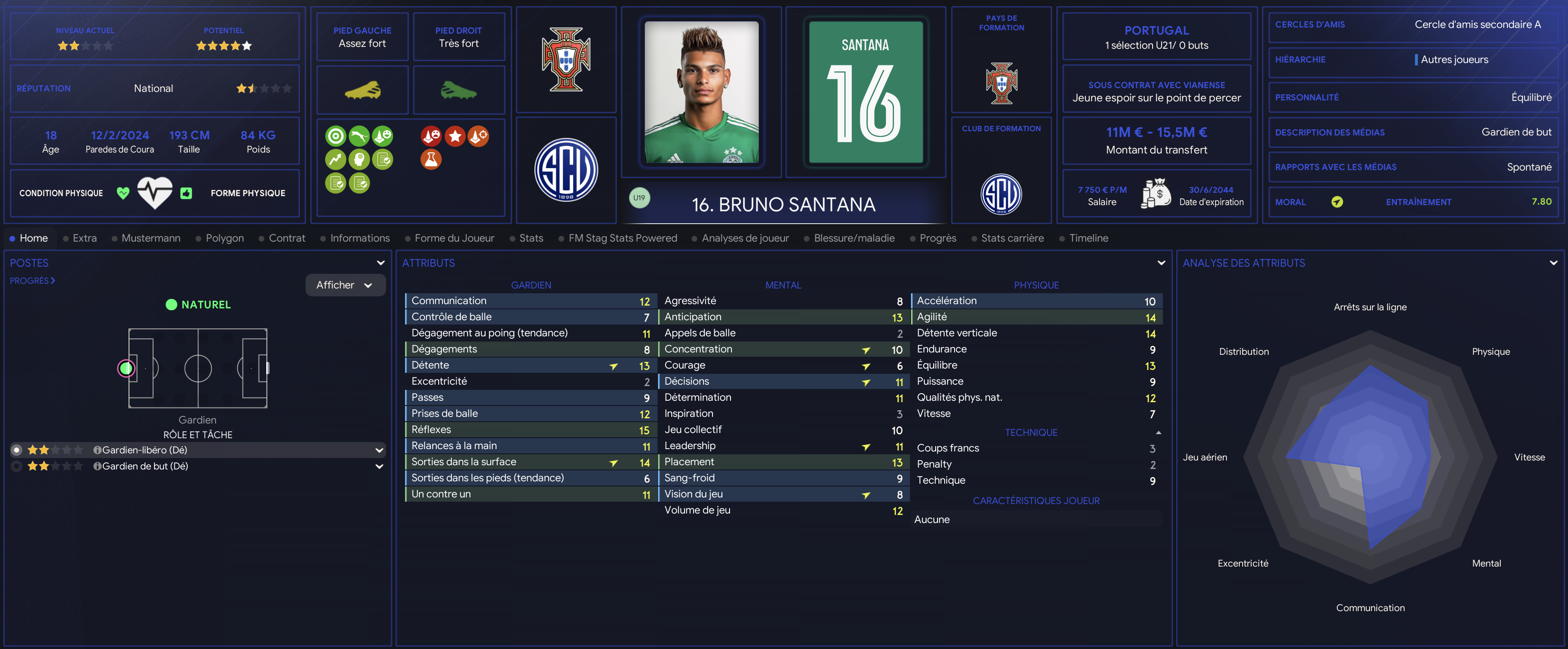
Task: Open the Blessure/maladie tab
Action: click(853, 238)
